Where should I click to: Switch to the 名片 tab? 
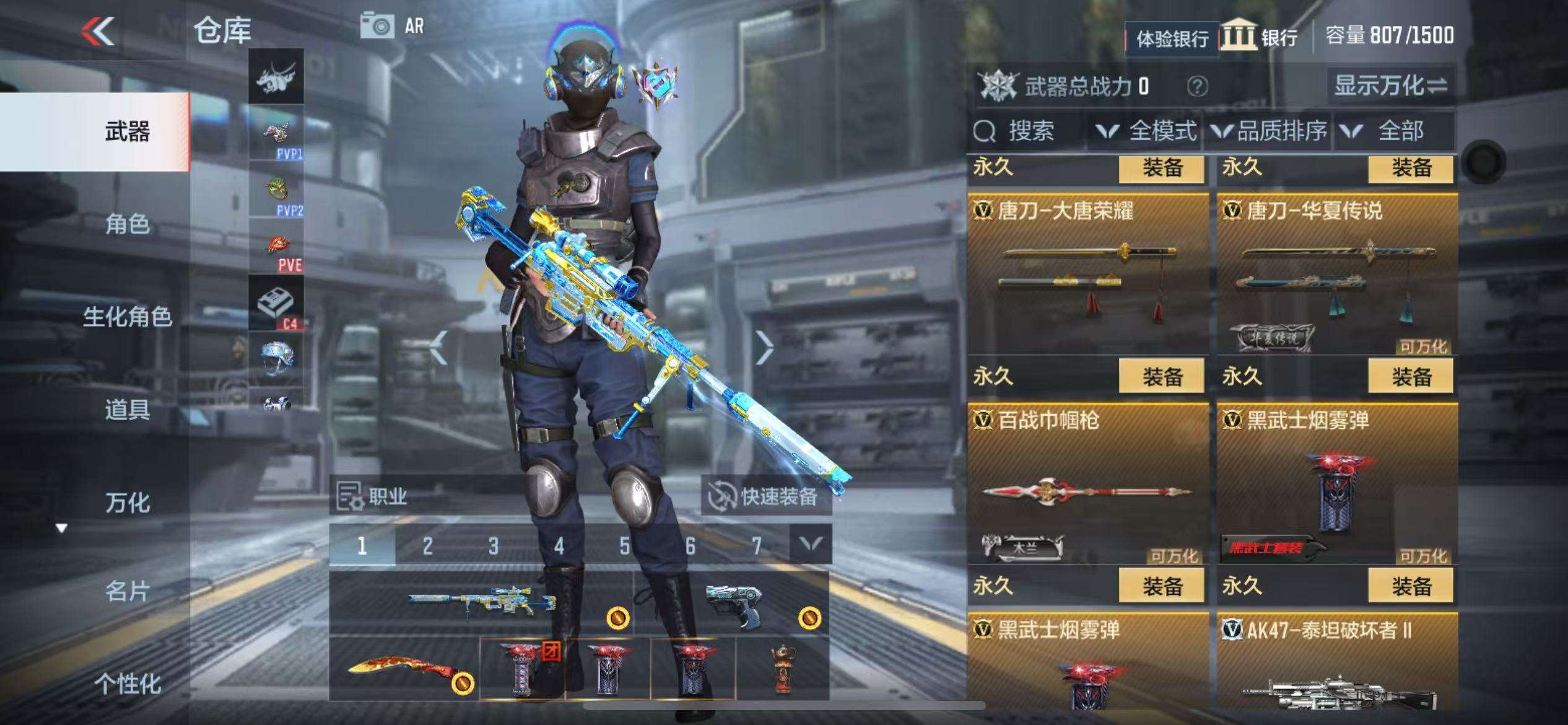coord(127,591)
